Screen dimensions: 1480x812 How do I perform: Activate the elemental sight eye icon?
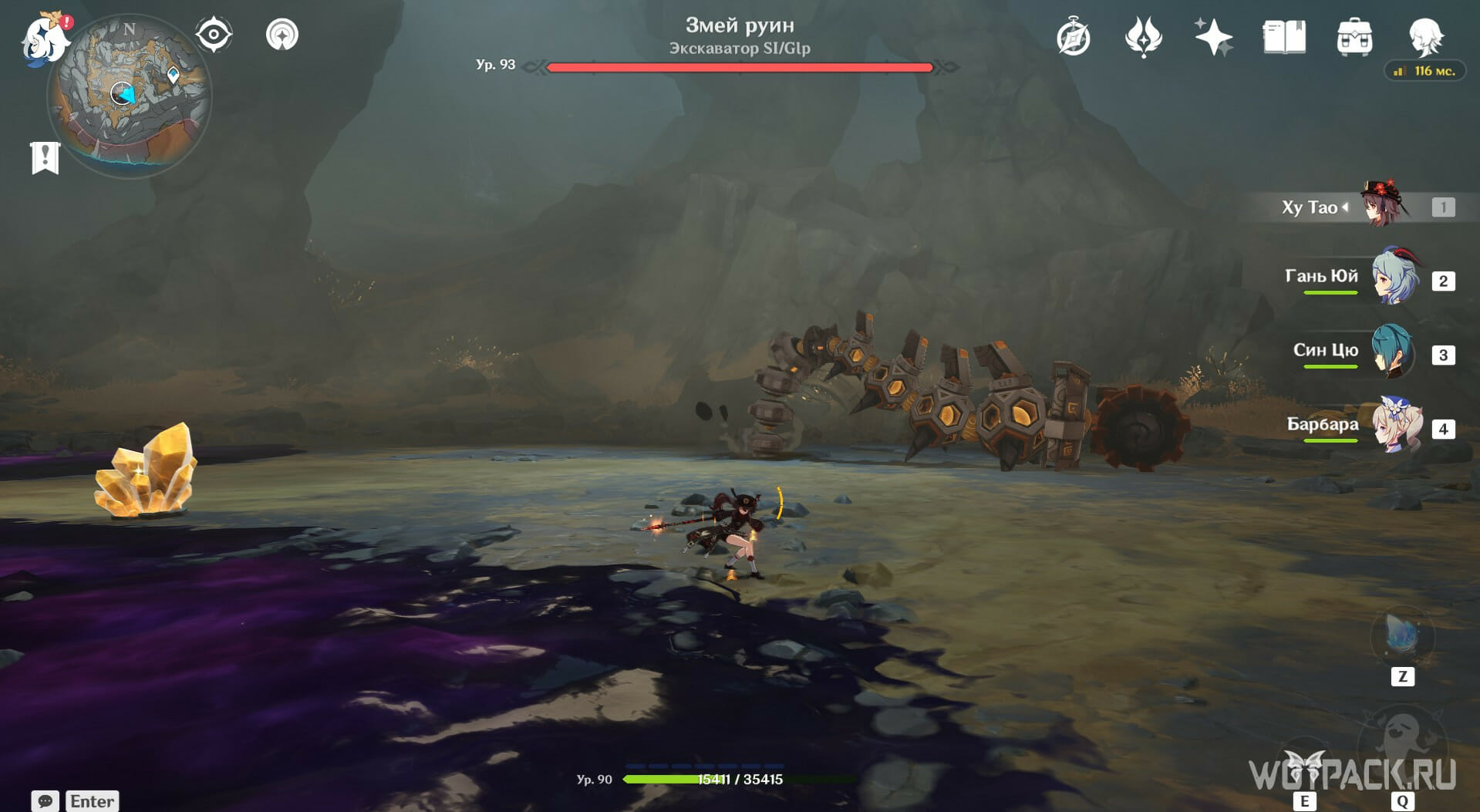214,35
